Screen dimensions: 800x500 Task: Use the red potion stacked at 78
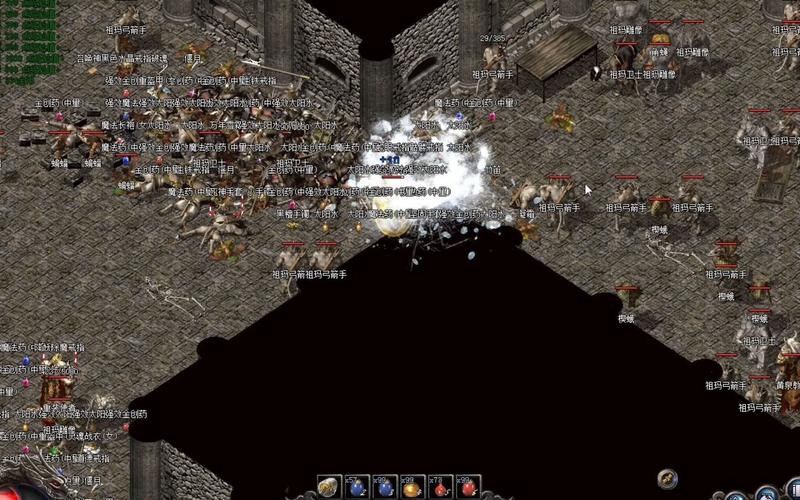click(440, 487)
